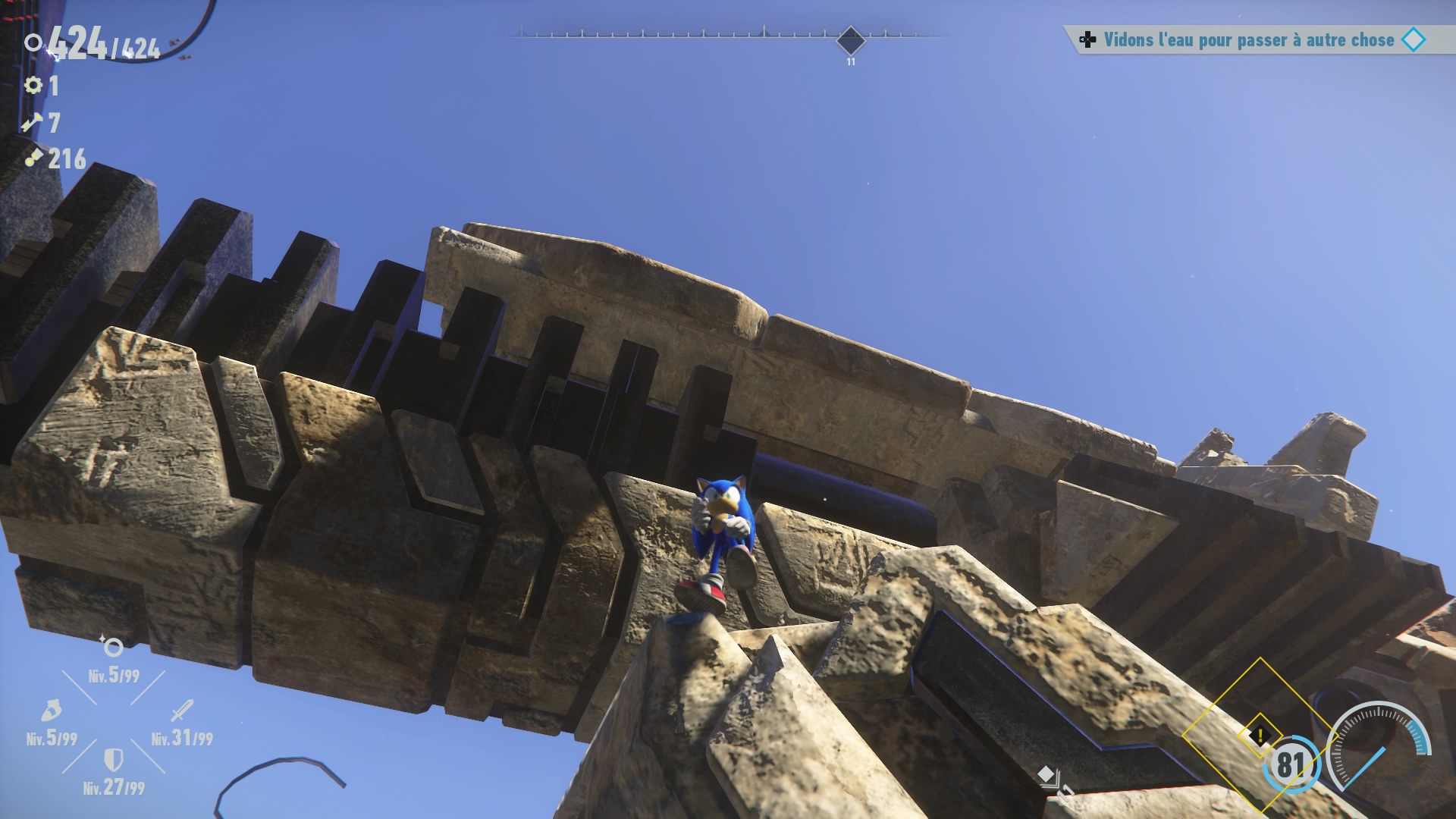This screenshot has height=819, width=1456.
Task: Open the objective tracker about draining the water
Action: point(1248,40)
